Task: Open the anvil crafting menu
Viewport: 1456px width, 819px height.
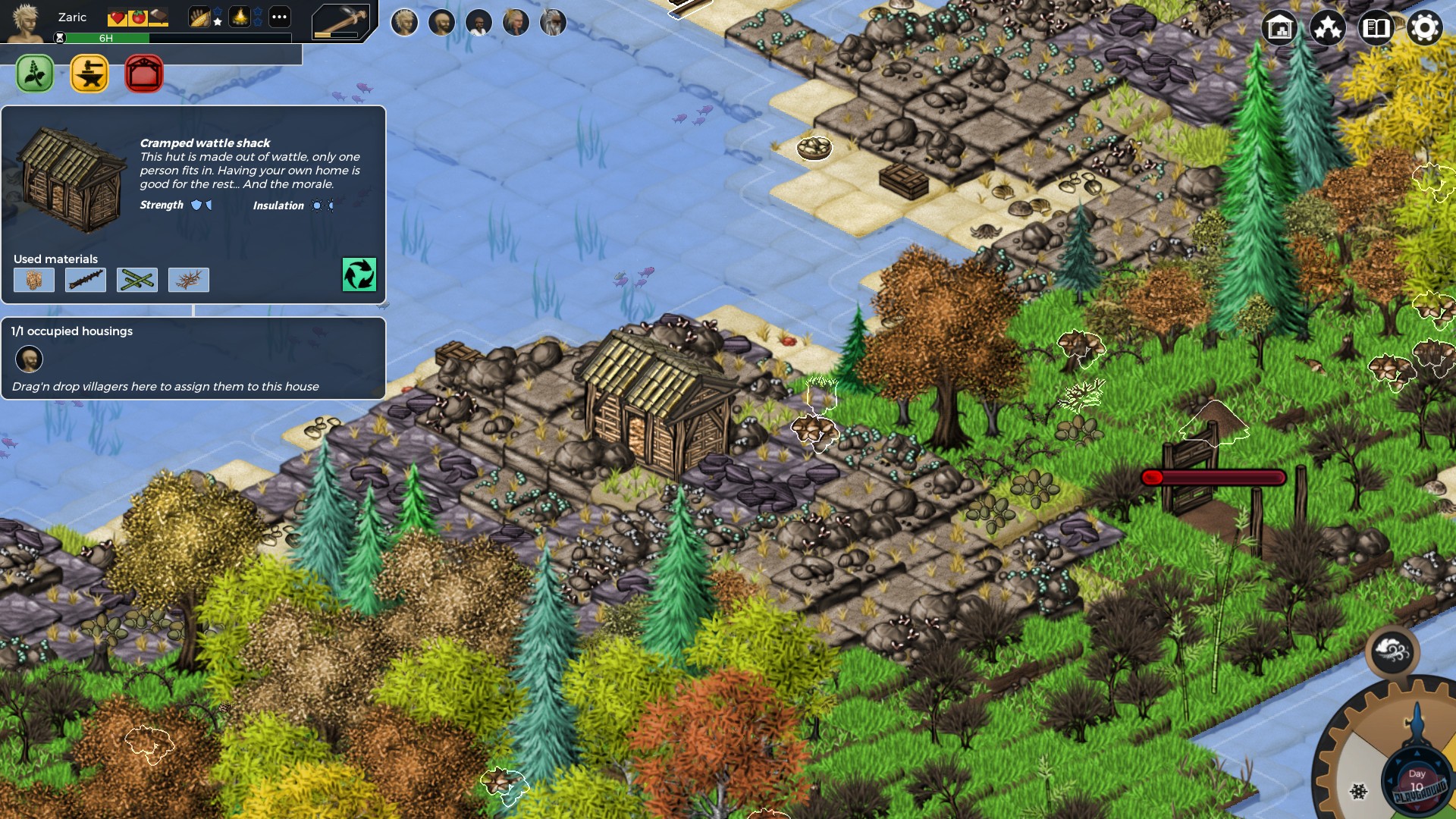Action: pos(89,74)
